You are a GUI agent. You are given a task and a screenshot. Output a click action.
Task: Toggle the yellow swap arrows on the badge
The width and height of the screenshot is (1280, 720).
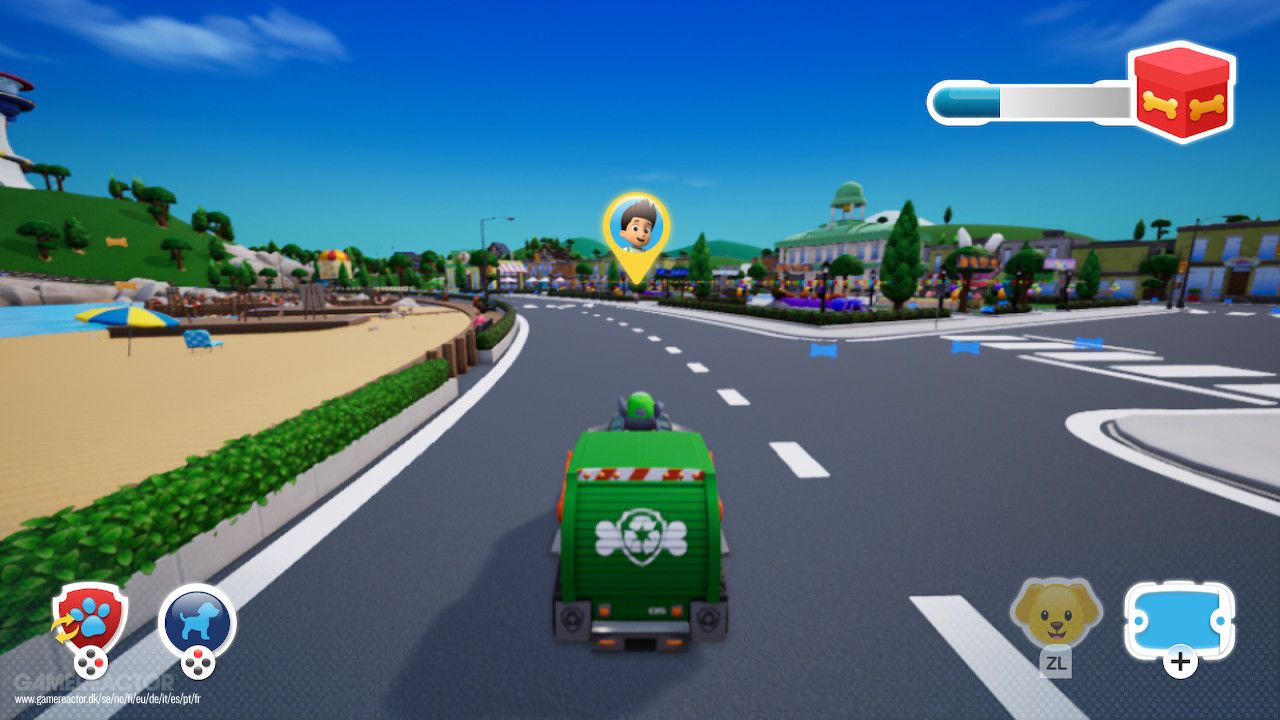coord(65,628)
